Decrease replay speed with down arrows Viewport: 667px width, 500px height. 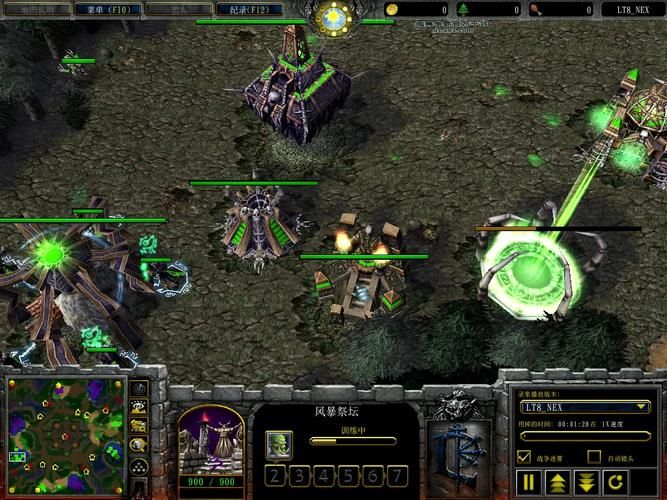586,483
